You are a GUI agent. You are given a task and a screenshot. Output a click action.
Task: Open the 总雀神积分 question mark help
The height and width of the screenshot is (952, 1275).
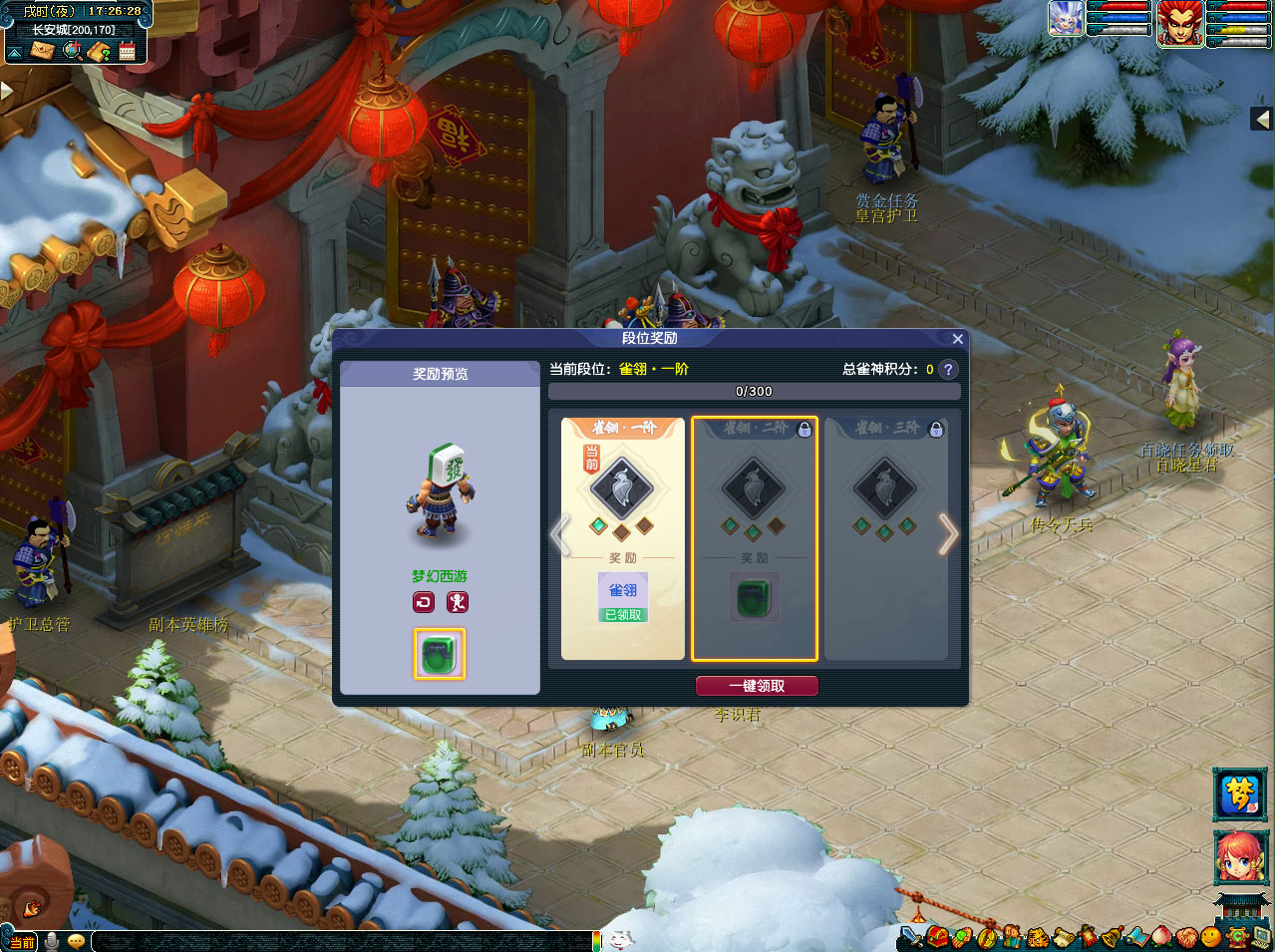click(948, 369)
